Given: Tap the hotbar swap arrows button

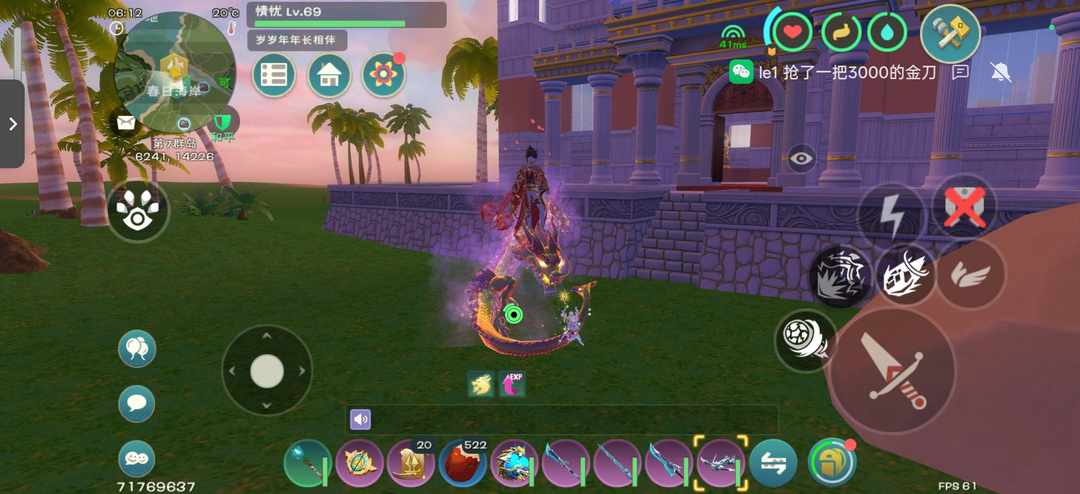Looking at the screenshot, I should point(773,463).
